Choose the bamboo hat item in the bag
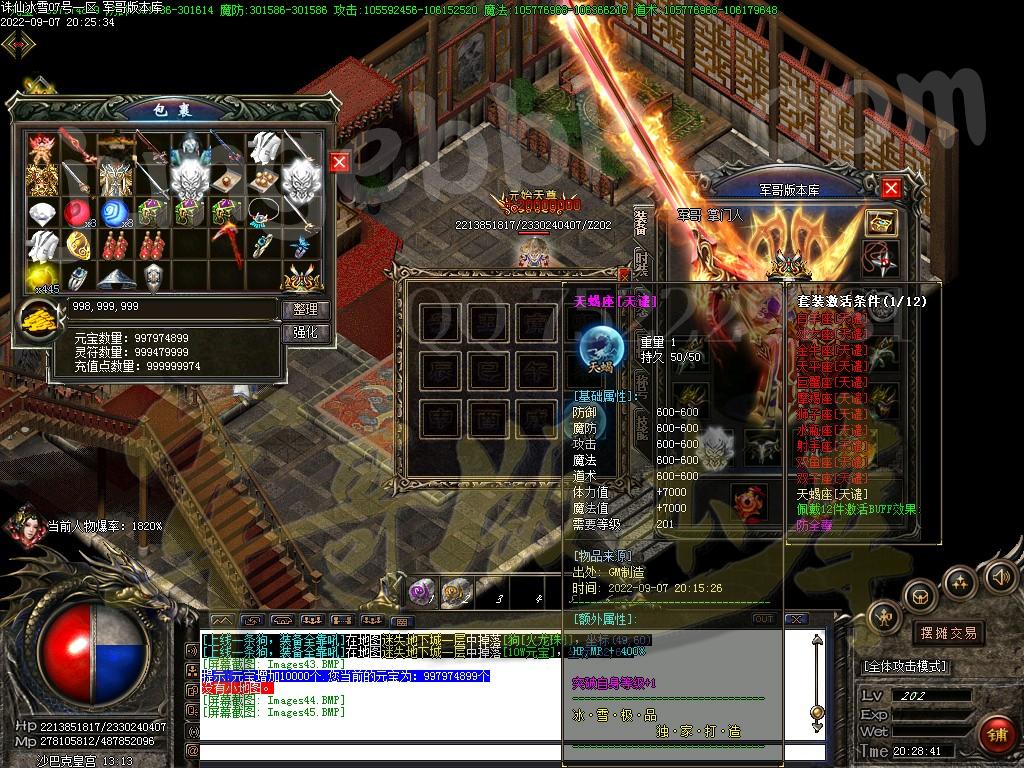Image resolution: width=1024 pixels, height=768 pixels. click(114, 277)
